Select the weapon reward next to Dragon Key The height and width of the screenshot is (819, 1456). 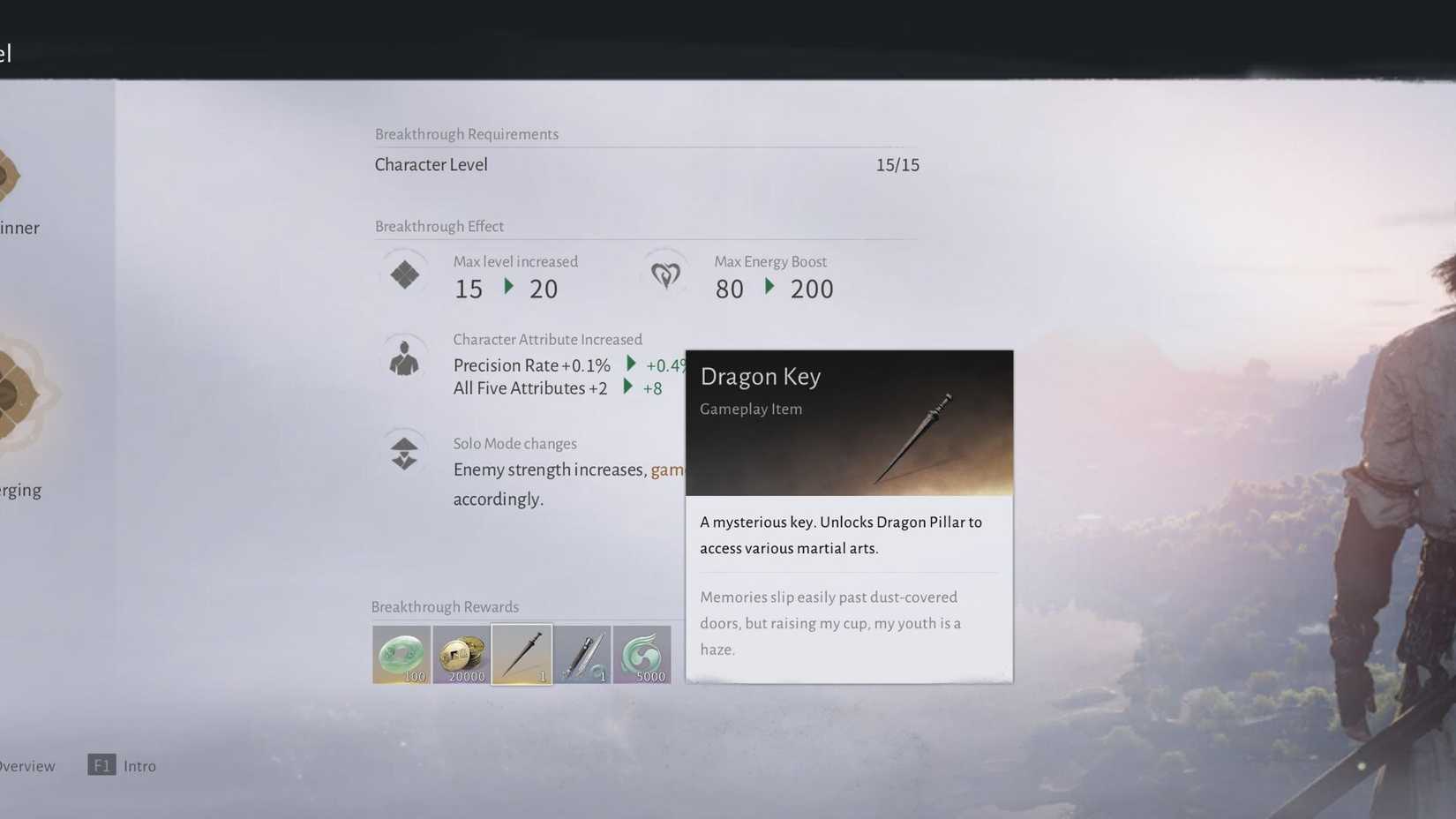point(582,654)
